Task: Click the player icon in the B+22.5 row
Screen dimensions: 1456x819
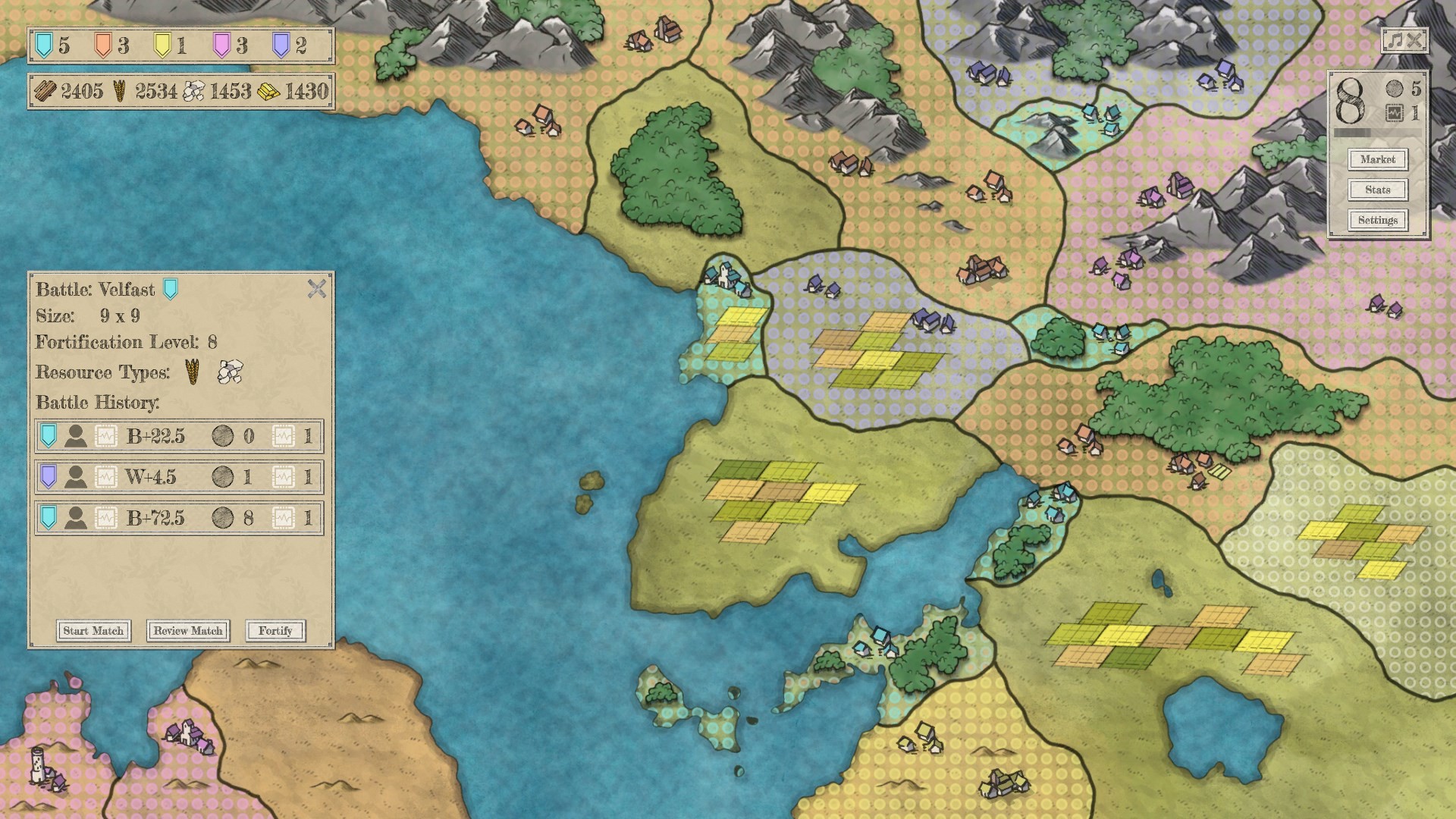Action: point(75,435)
